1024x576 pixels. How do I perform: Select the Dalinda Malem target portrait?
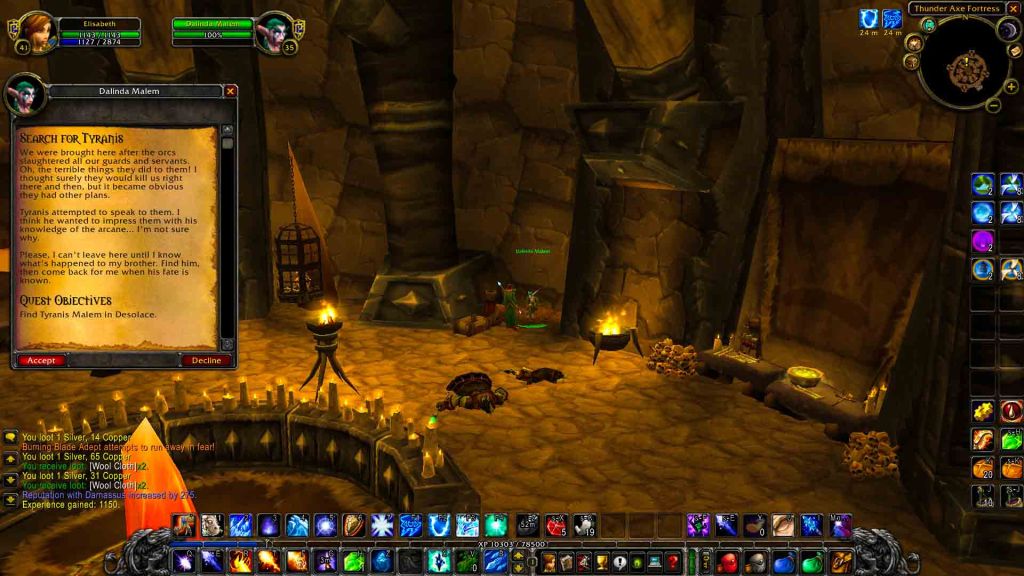(x=272, y=31)
